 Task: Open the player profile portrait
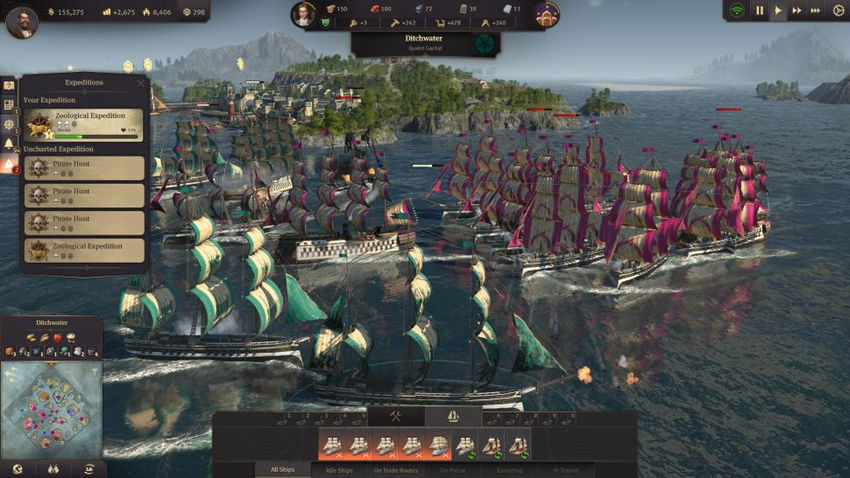[21, 21]
